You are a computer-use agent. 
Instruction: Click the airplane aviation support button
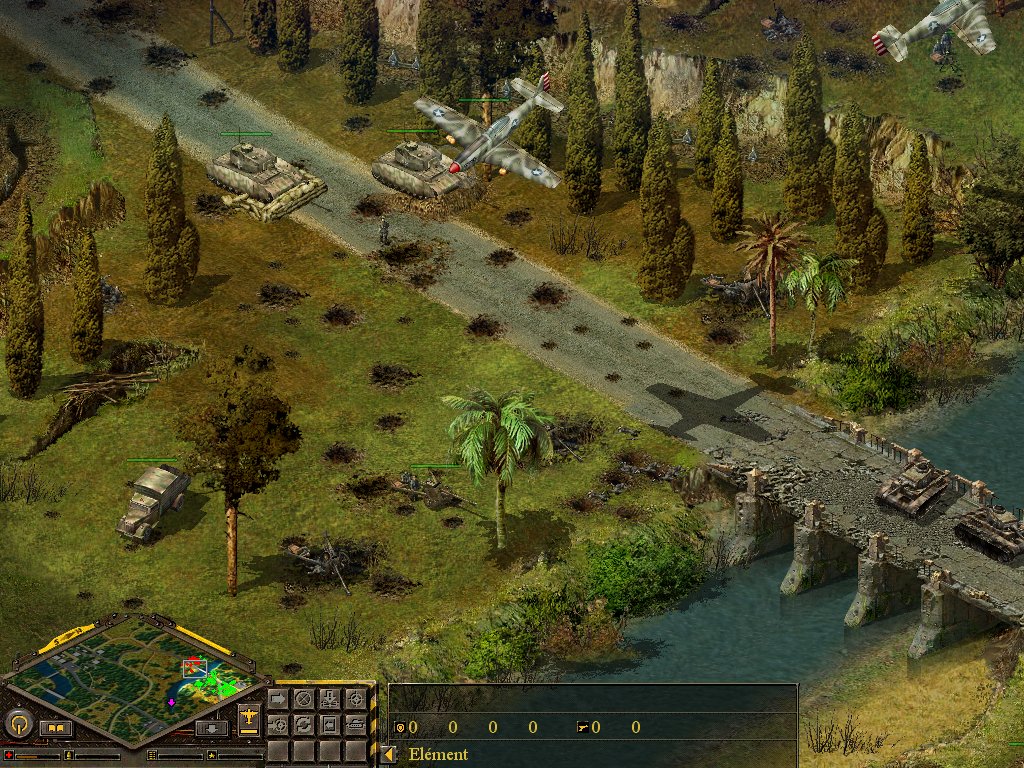pyautogui.click(x=249, y=720)
